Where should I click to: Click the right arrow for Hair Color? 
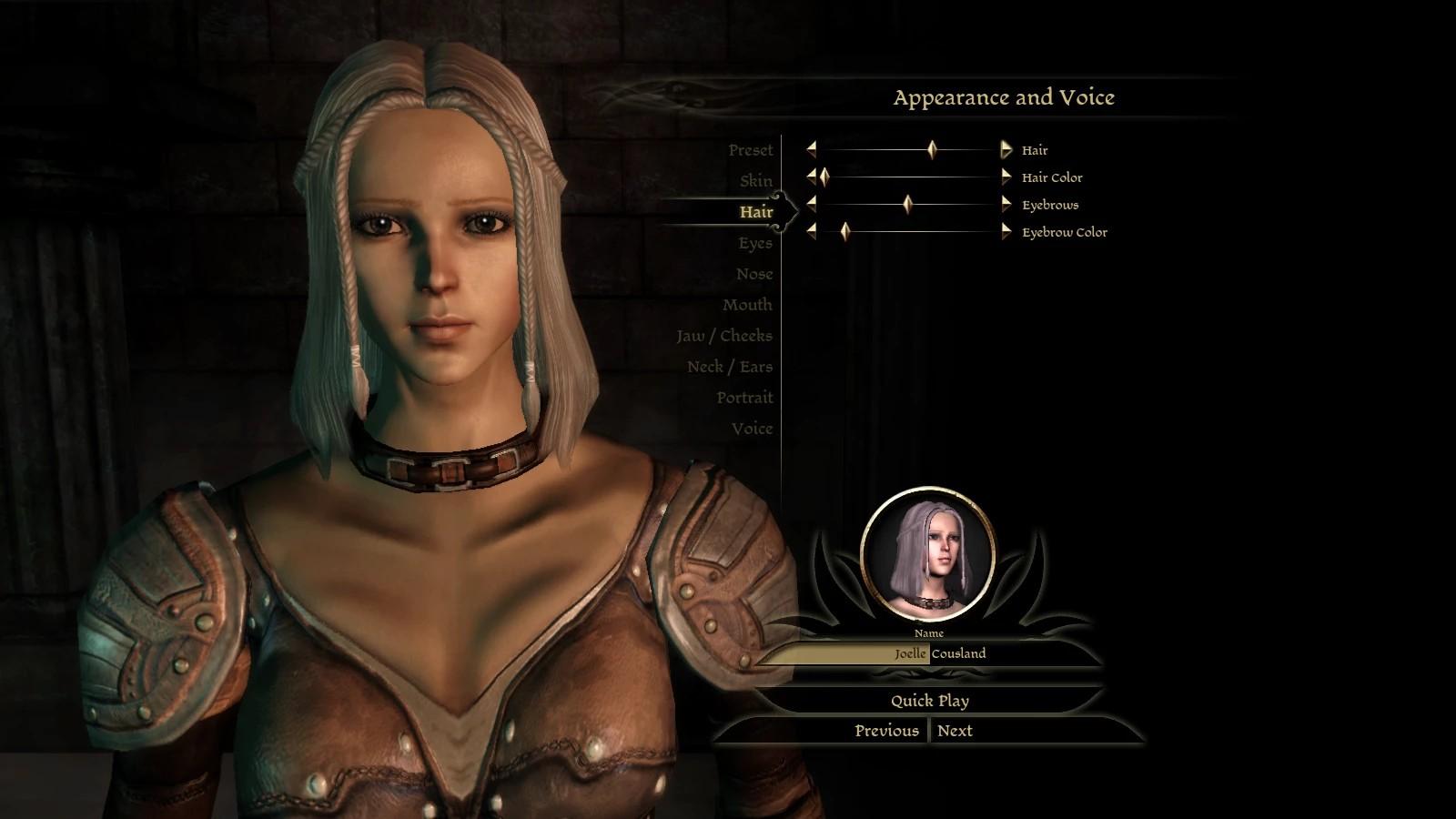pyautogui.click(x=1006, y=177)
